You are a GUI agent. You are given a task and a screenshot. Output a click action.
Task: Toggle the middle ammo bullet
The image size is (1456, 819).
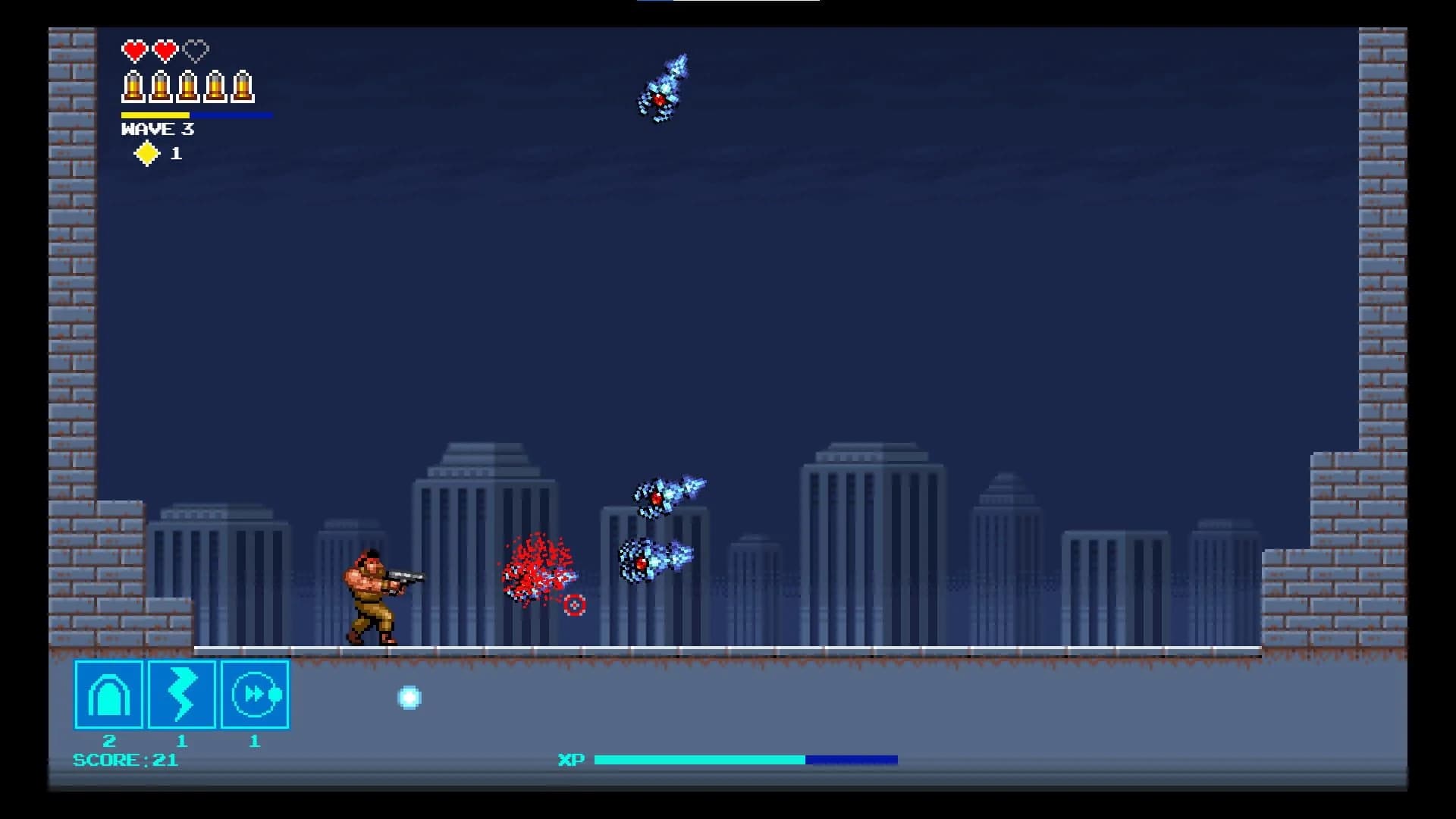tap(188, 86)
